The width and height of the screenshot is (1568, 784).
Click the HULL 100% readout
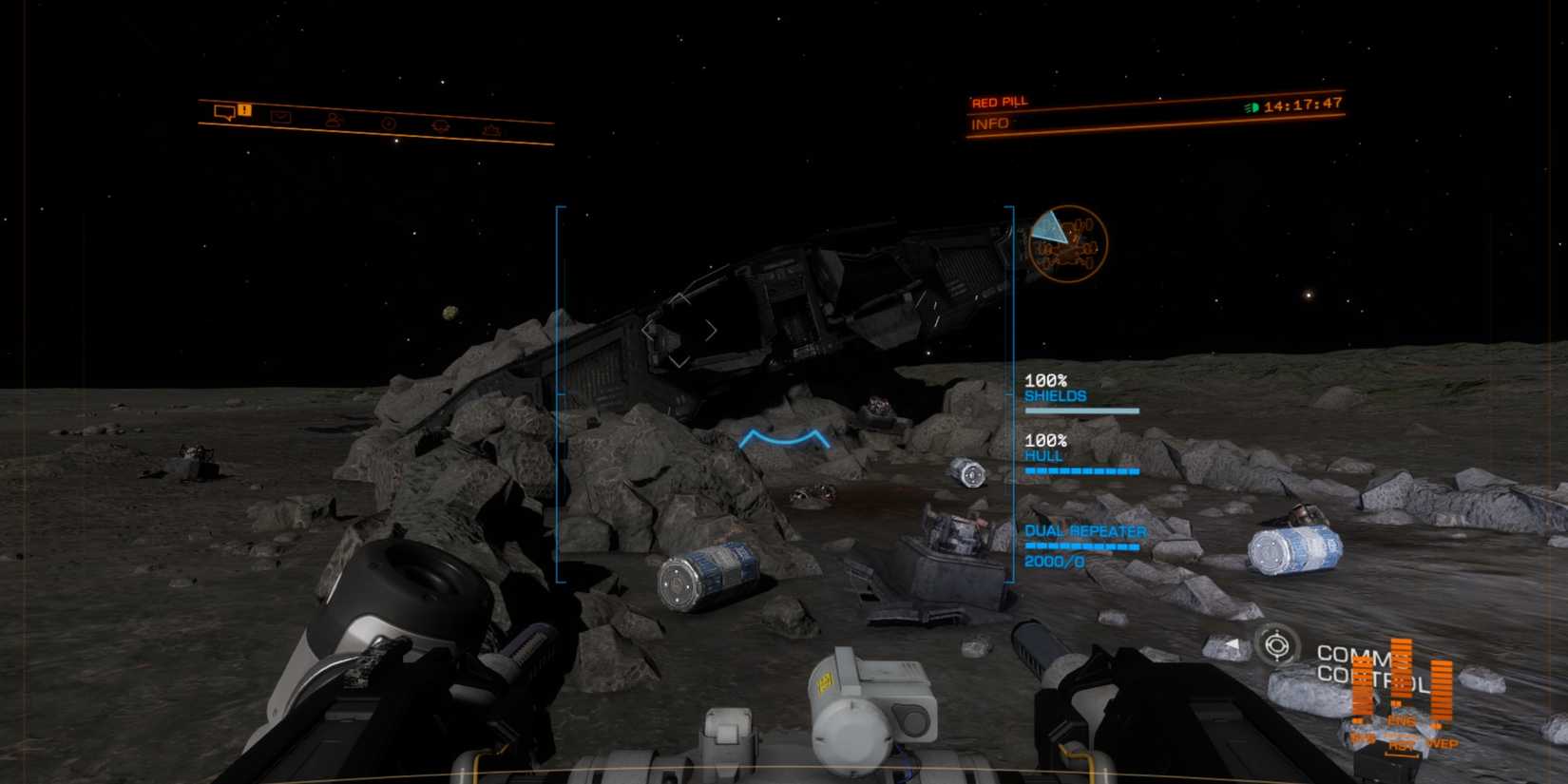point(1047,448)
